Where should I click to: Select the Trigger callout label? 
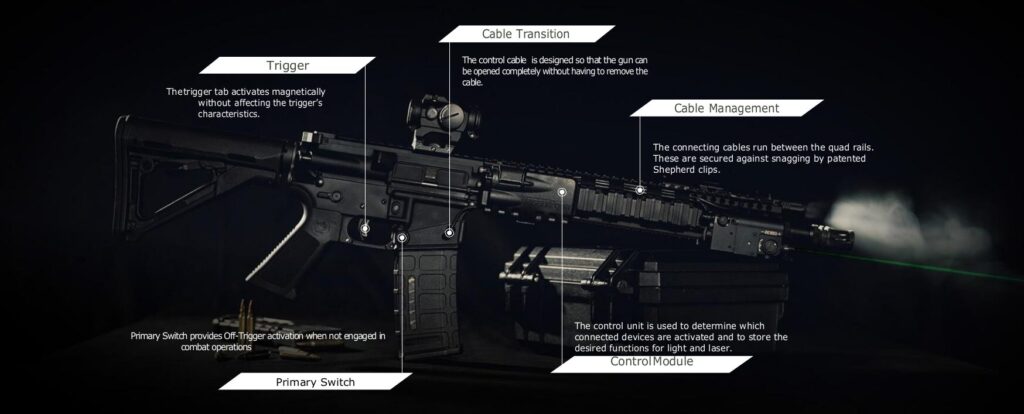tap(287, 66)
